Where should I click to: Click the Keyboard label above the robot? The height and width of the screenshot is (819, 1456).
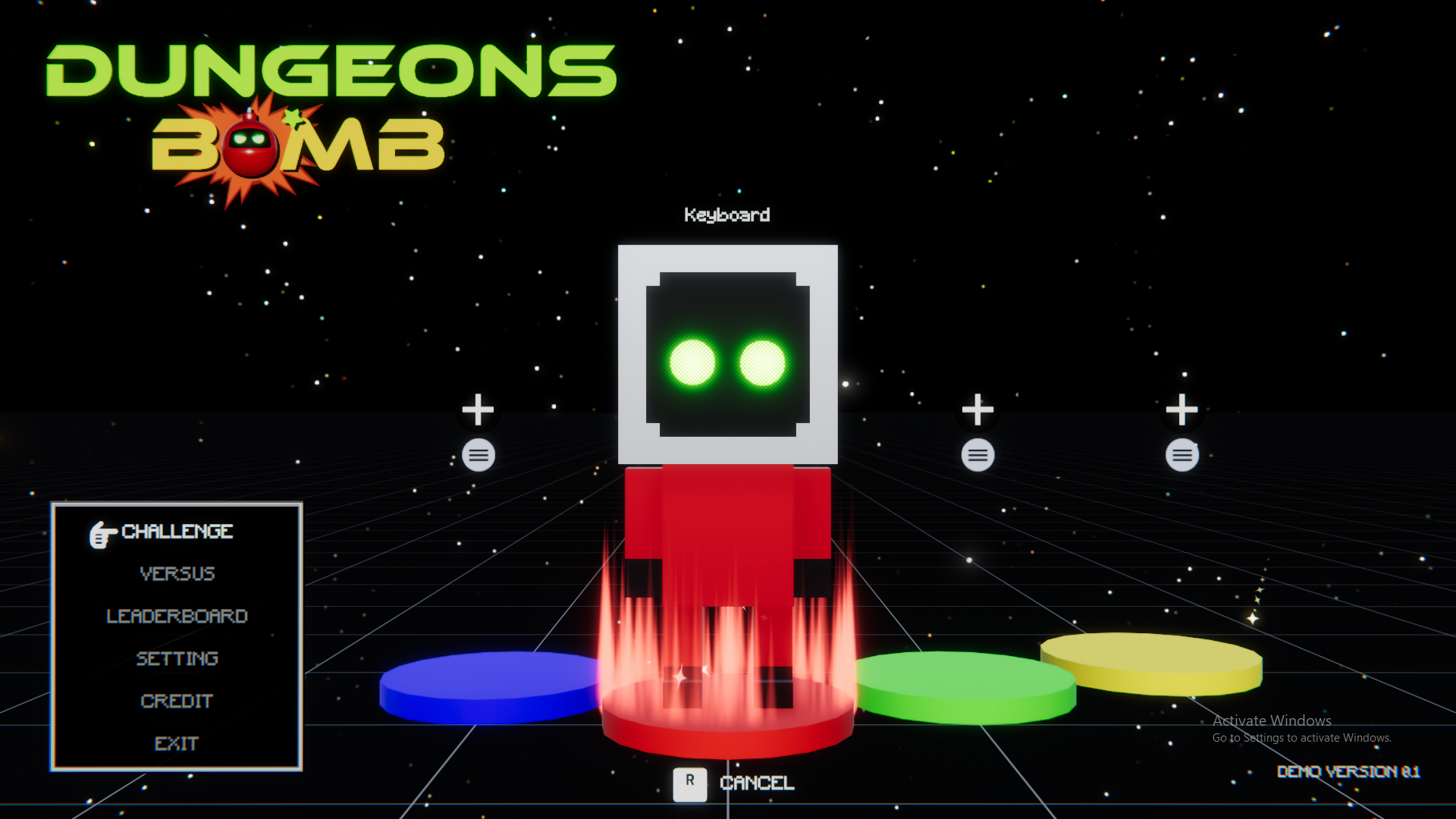[x=728, y=215]
